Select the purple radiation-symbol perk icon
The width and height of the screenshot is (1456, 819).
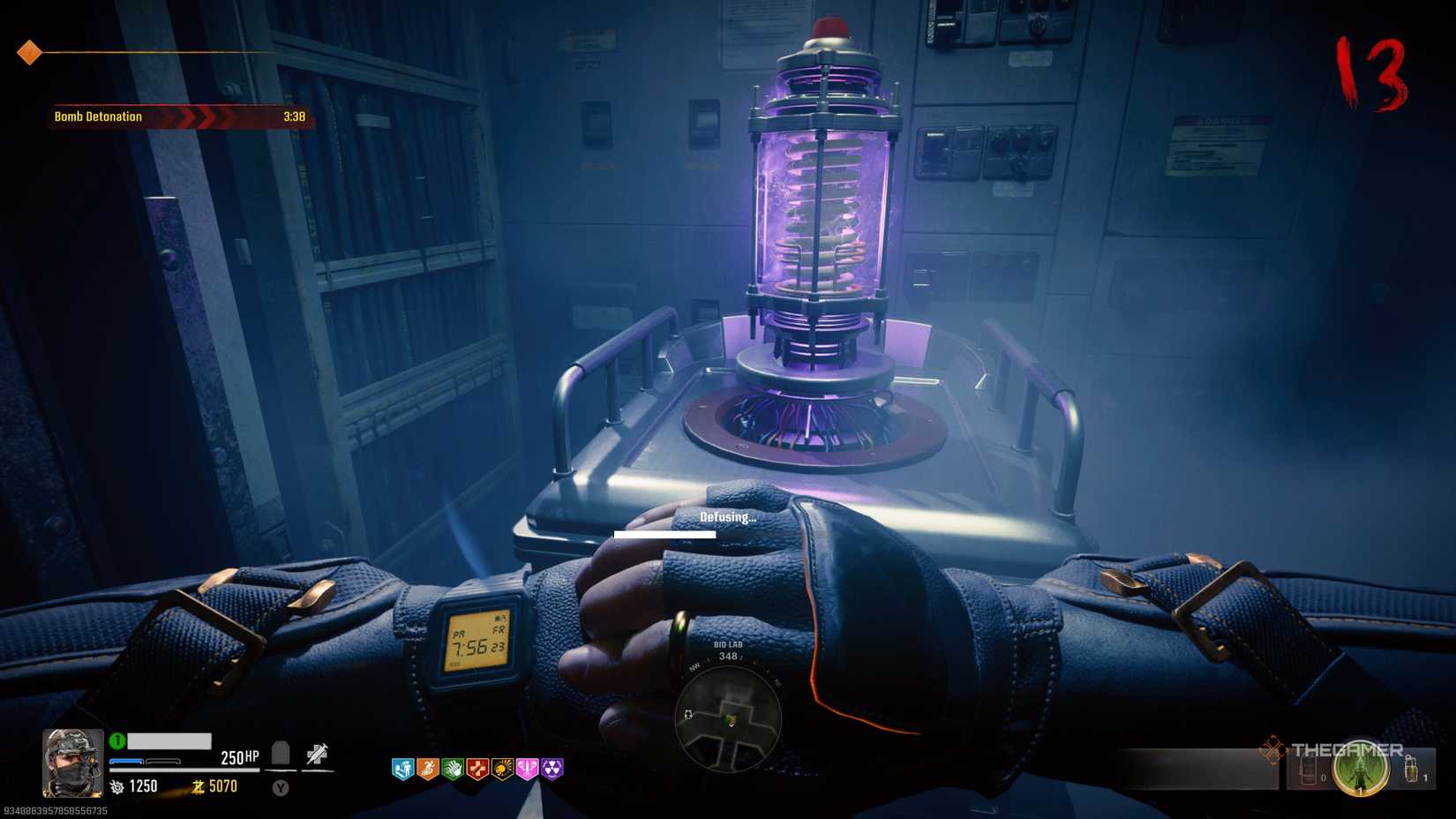point(552,768)
